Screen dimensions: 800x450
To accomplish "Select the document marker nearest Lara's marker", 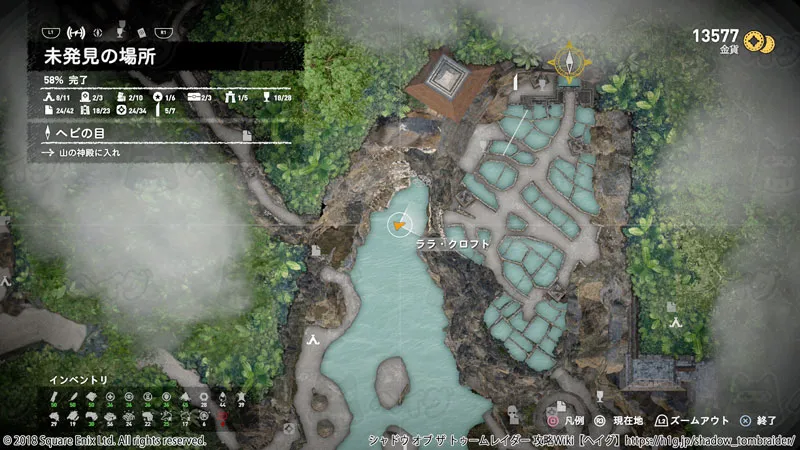I will click(x=316, y=251).
